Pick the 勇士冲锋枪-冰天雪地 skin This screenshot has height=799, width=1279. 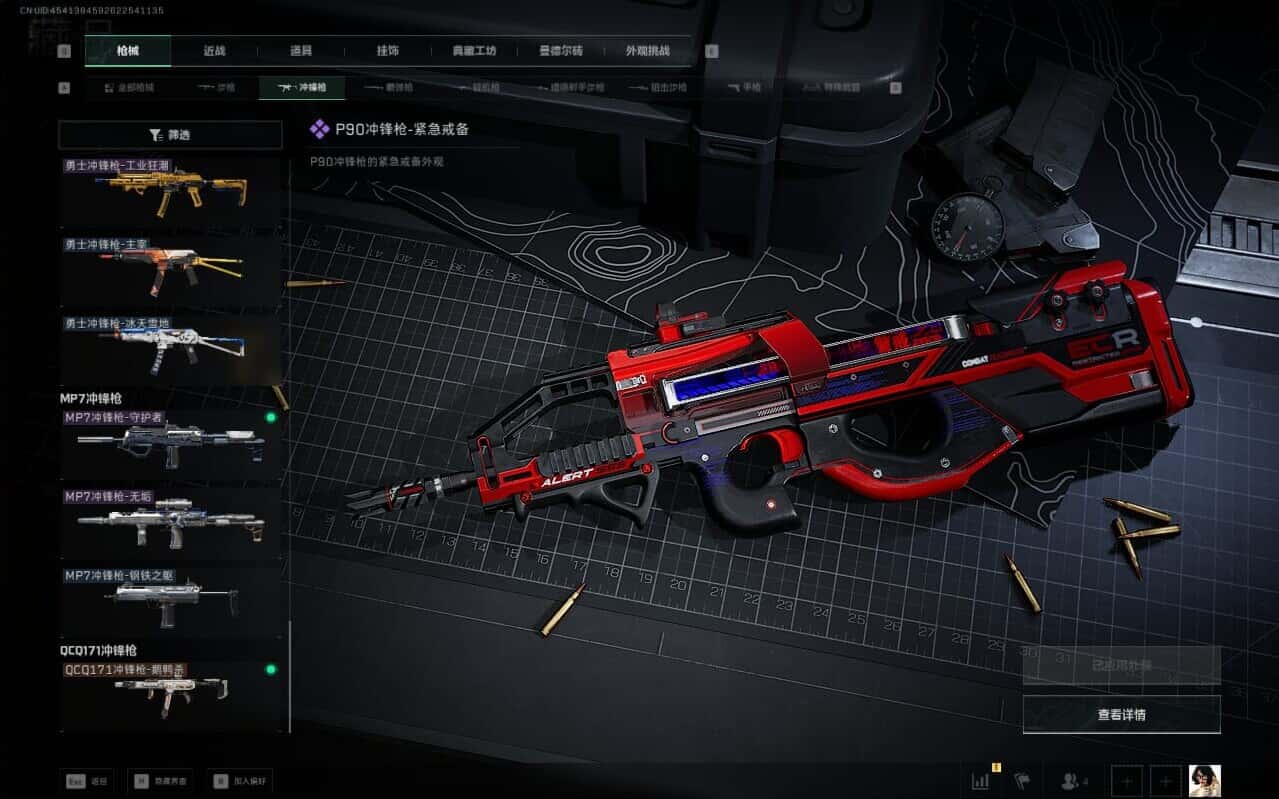pyautogui.click(x=170, y=348)
